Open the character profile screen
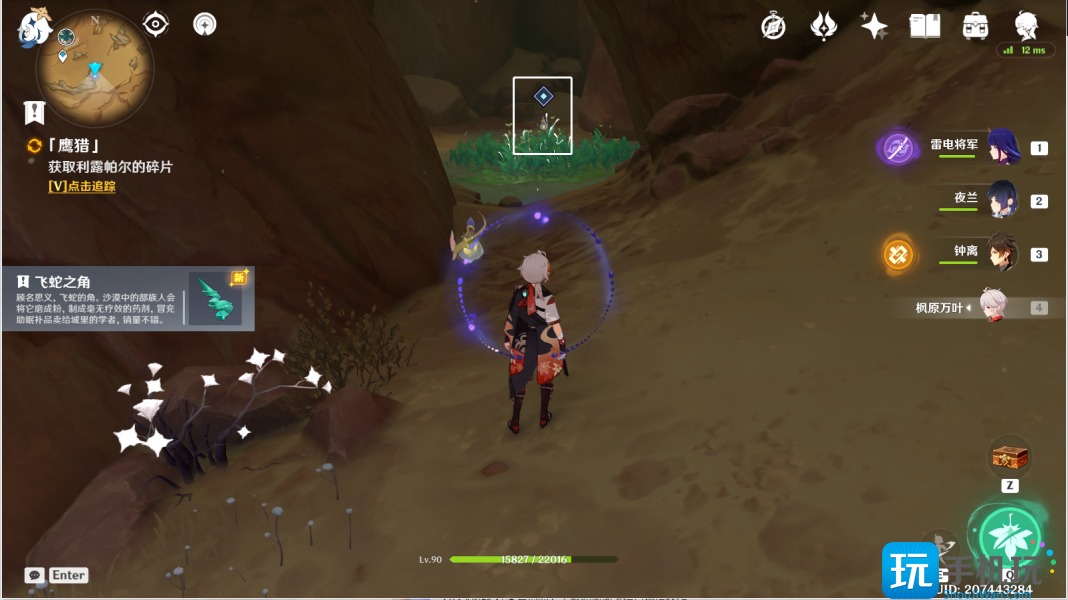The height and width of the screenshot is (600, 1068). [x=1027, y=26]
